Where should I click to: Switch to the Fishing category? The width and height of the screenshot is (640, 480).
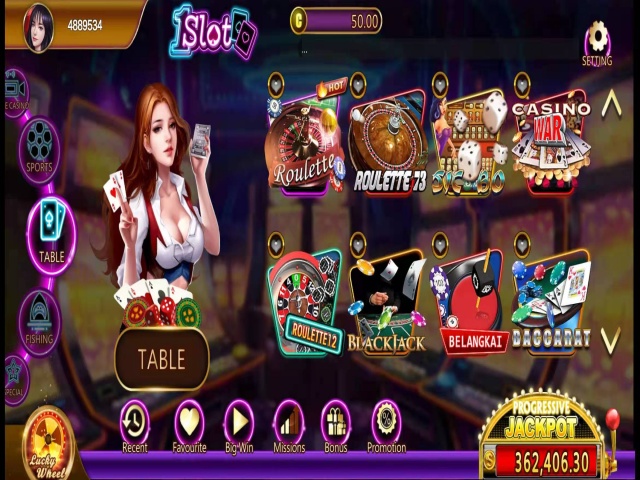click(x=40, y=320)
